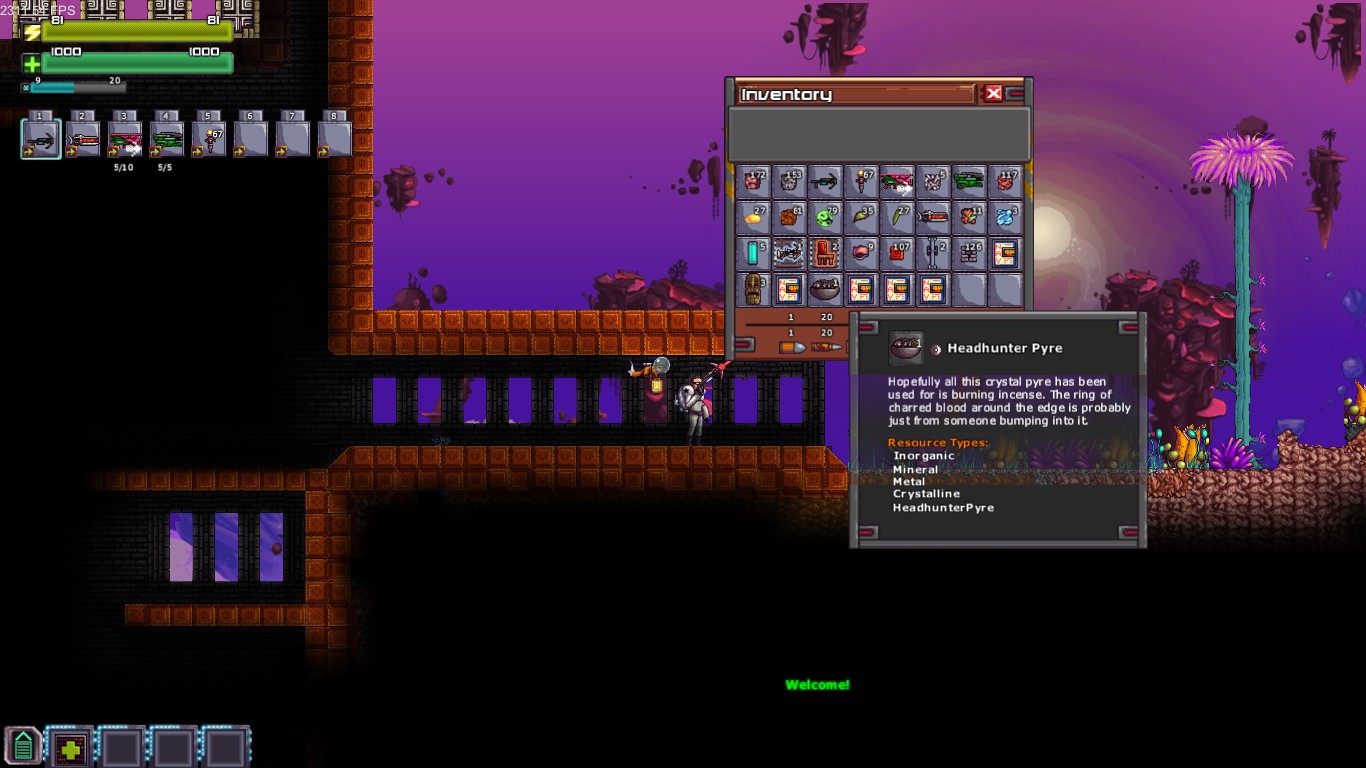The height and width of the screenshot is (768, 1366).
Task: Pick the red chair item in inventory
Action: pyautogui.click(x=825, y=253)
